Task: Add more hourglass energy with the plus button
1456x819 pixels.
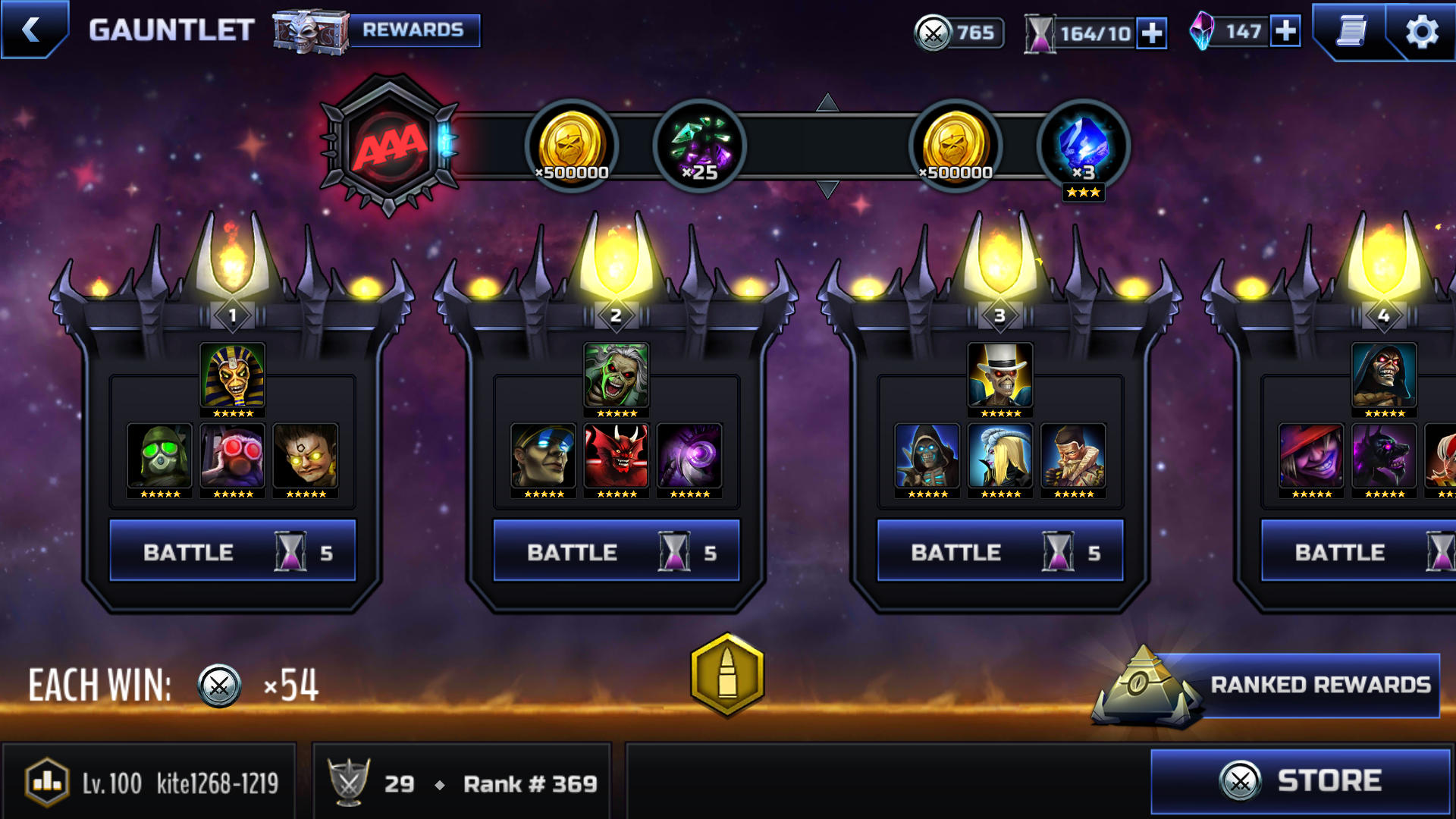Action: point(1151,33)
